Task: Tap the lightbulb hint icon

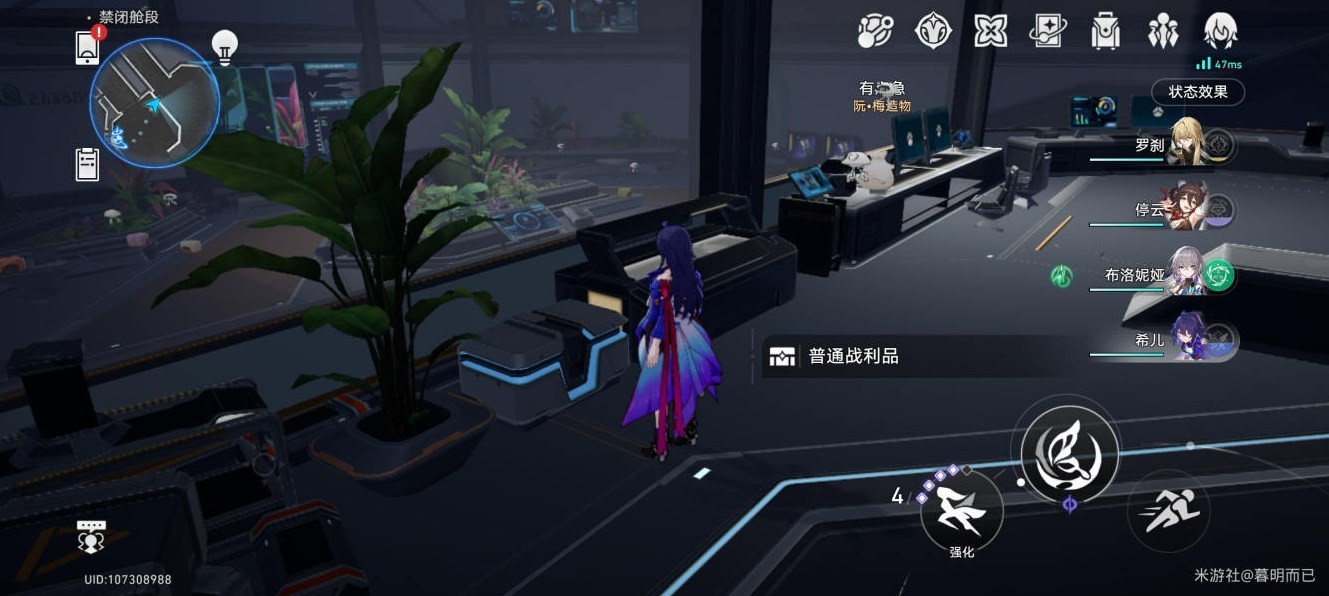Action: pyautogui.click(x=224, y=46)
